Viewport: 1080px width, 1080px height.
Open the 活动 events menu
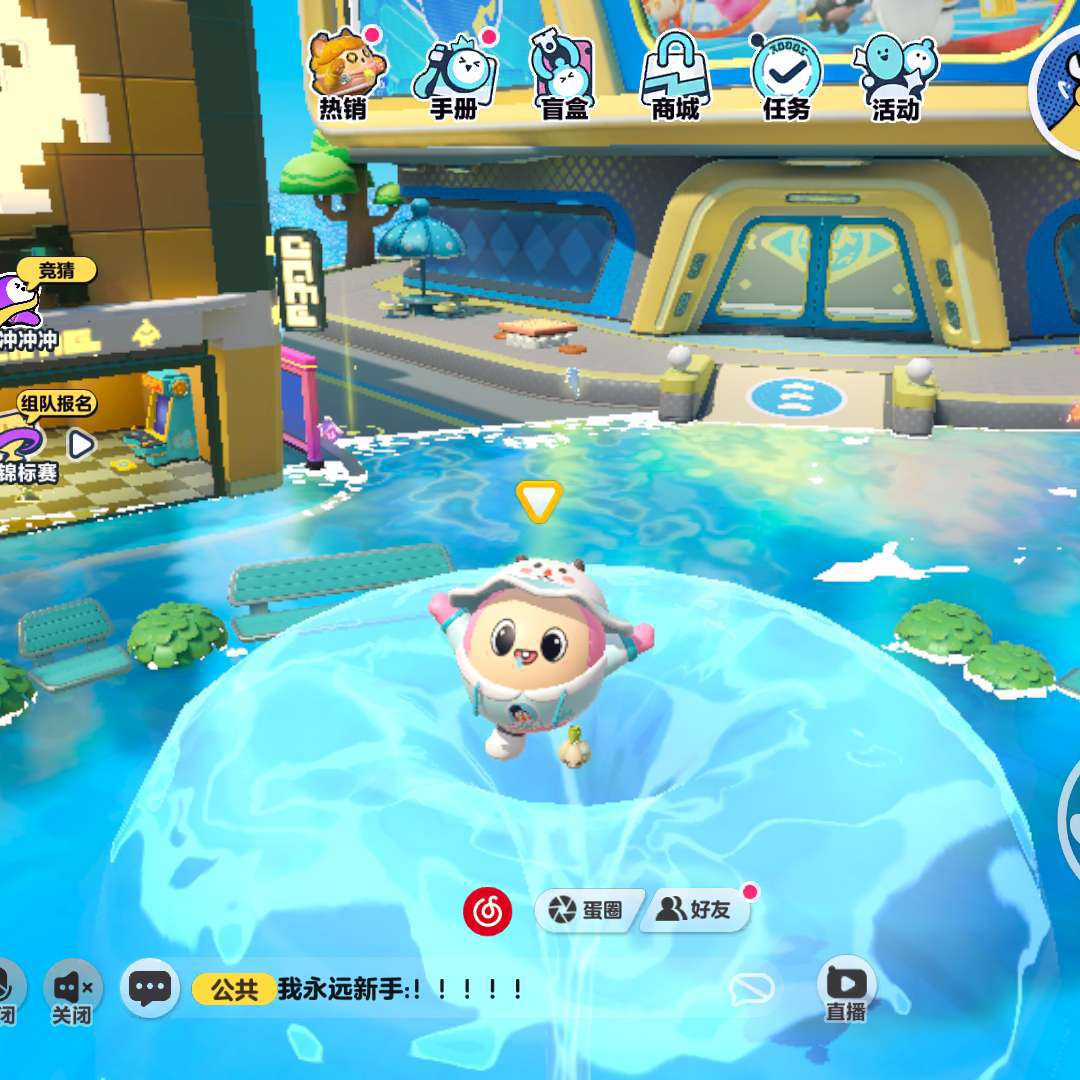tap(895, 75)
